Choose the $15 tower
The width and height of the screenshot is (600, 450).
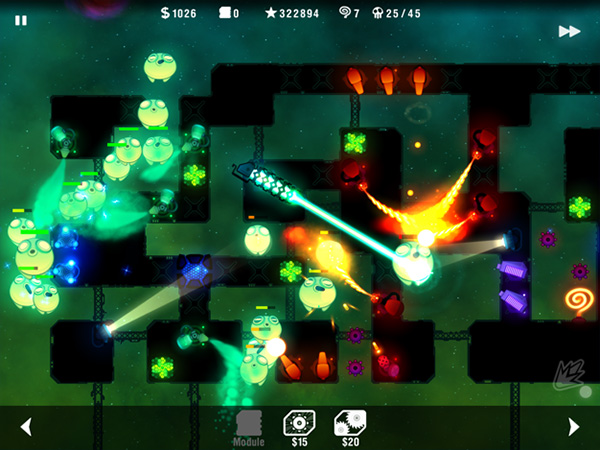click(299, 427)
